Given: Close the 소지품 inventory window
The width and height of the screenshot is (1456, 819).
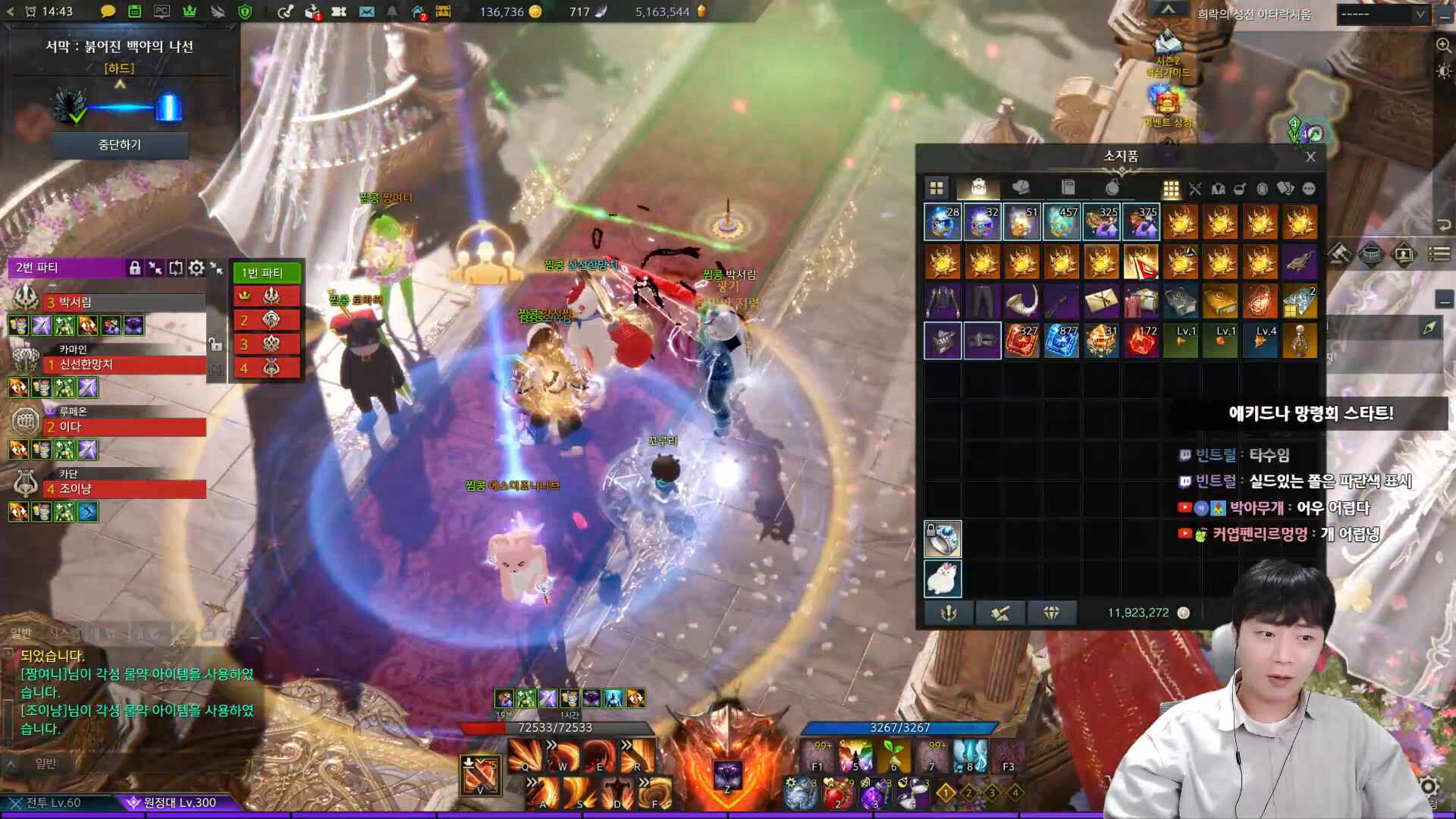Looking at the screenshot, I should pos(1310,157).
